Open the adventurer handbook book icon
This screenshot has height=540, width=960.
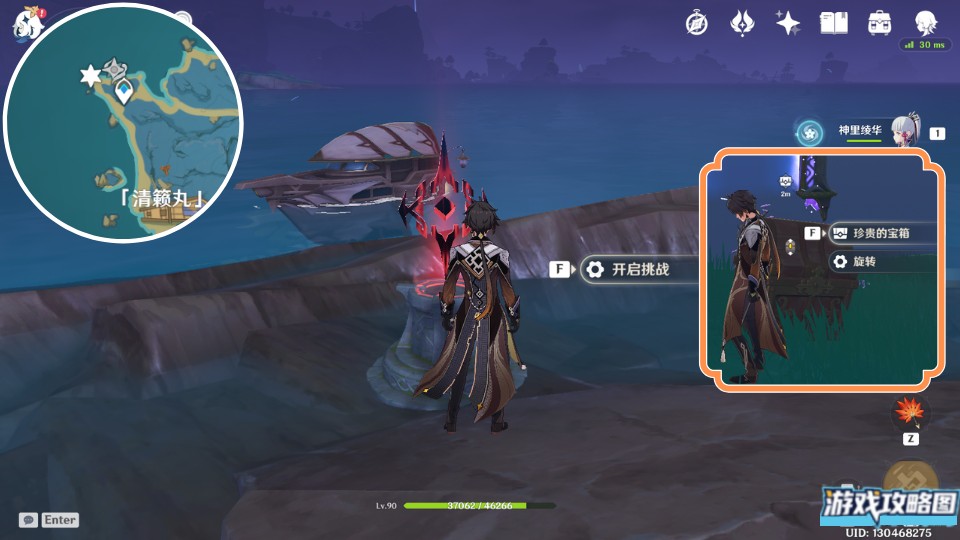(x=833, y=24)
